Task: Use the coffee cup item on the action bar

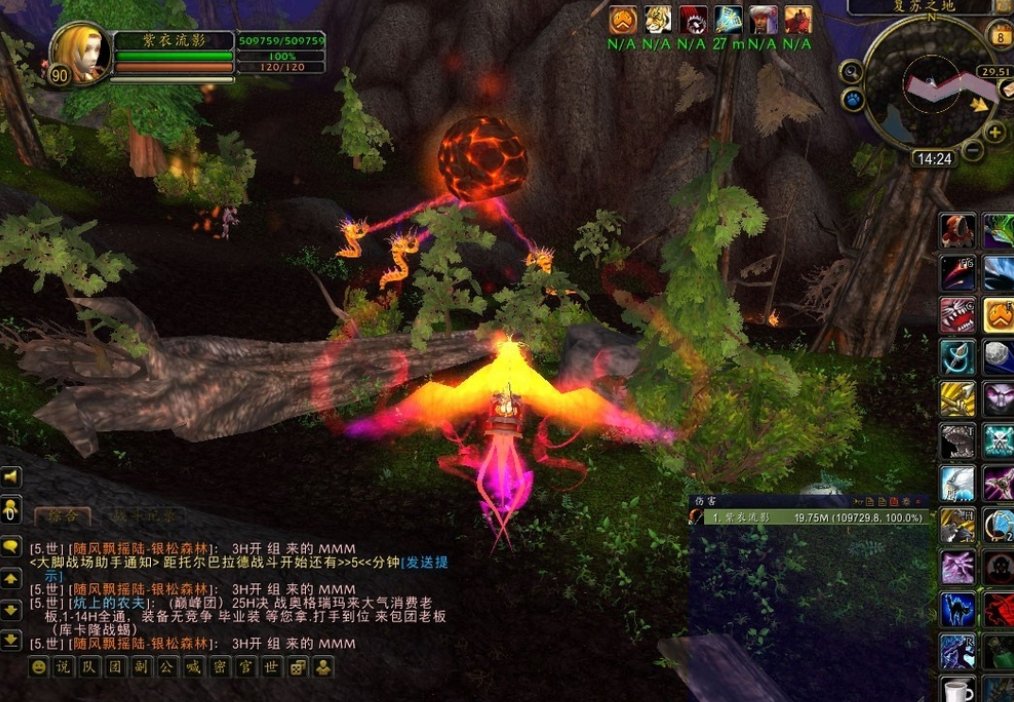Action: [957, 691]
